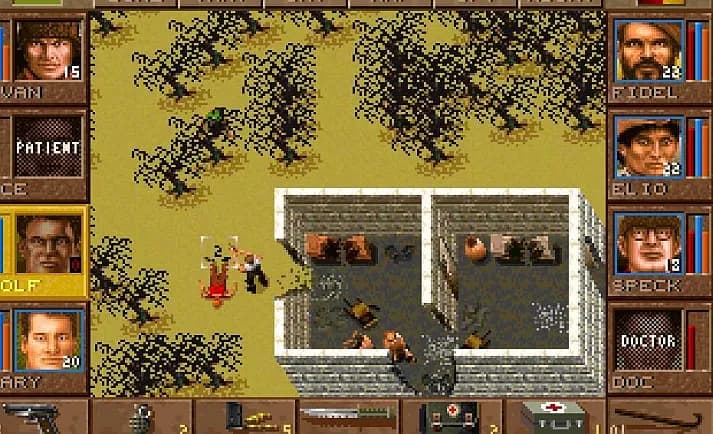Select Gary's mercenary portrait

click(48, 339)
